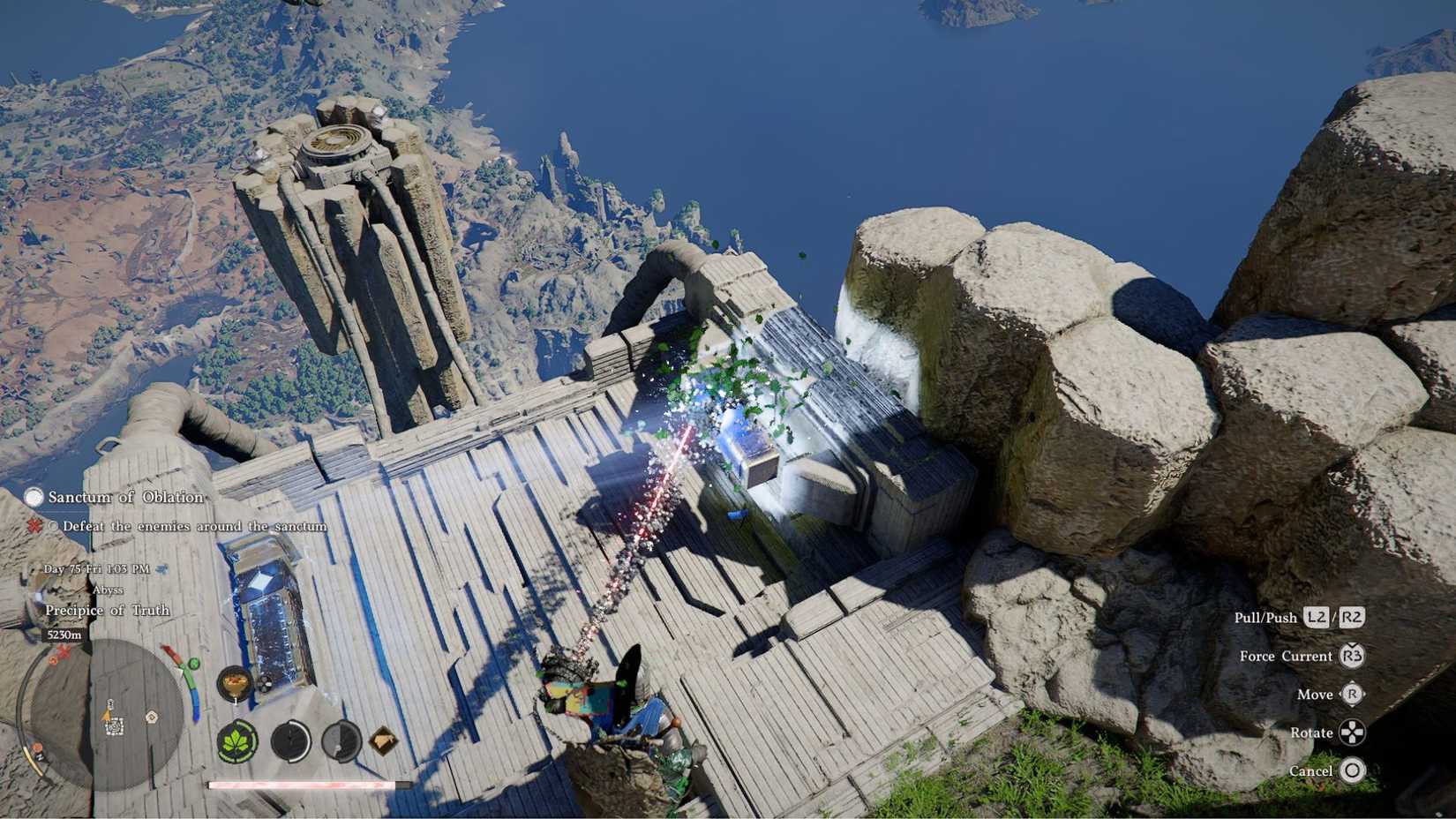
Task: Check off the Defeat the enemies objective circle
Action: coord(54,525)
